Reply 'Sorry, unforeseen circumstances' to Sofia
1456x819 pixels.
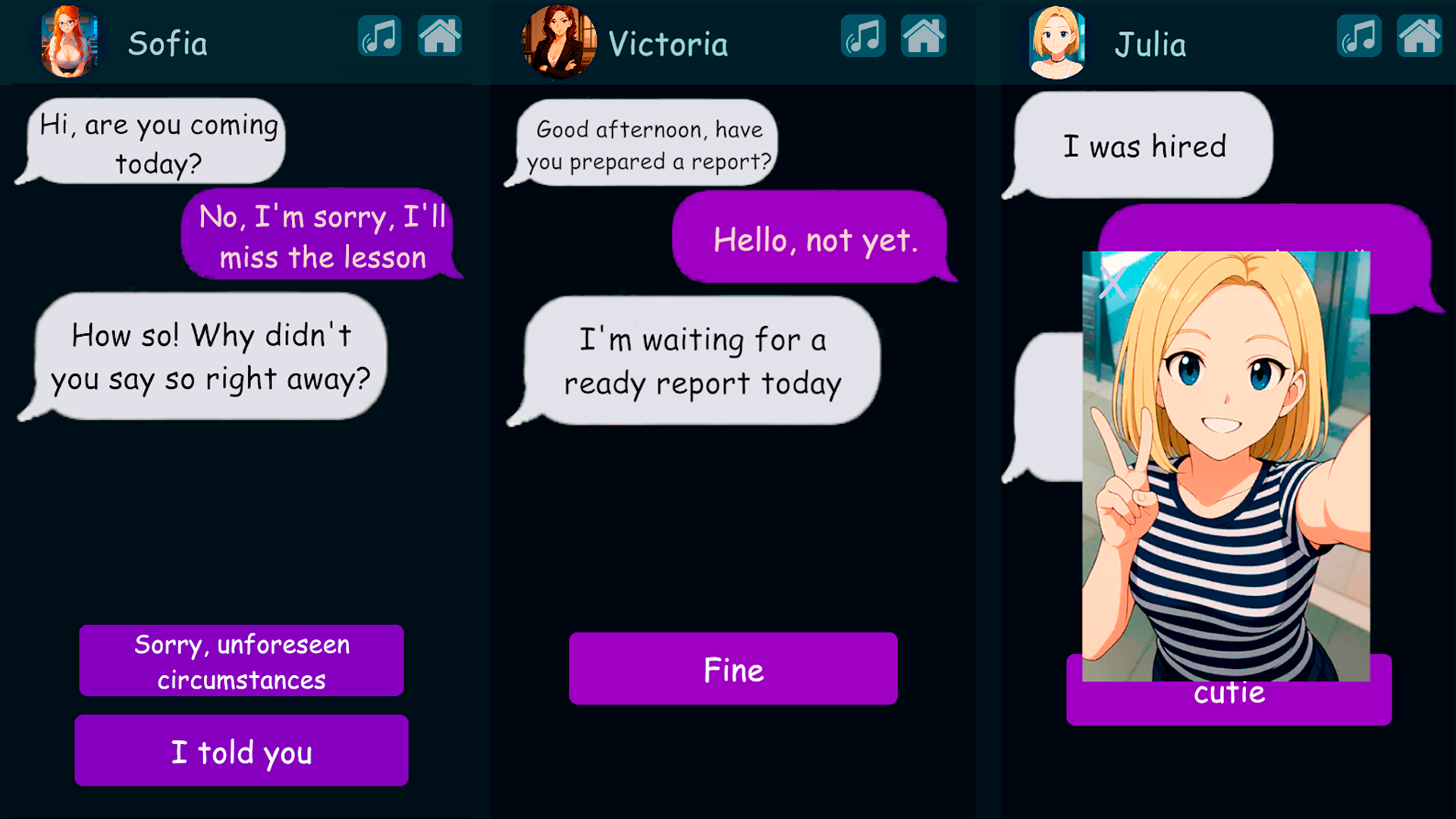(x=241, y=661)
